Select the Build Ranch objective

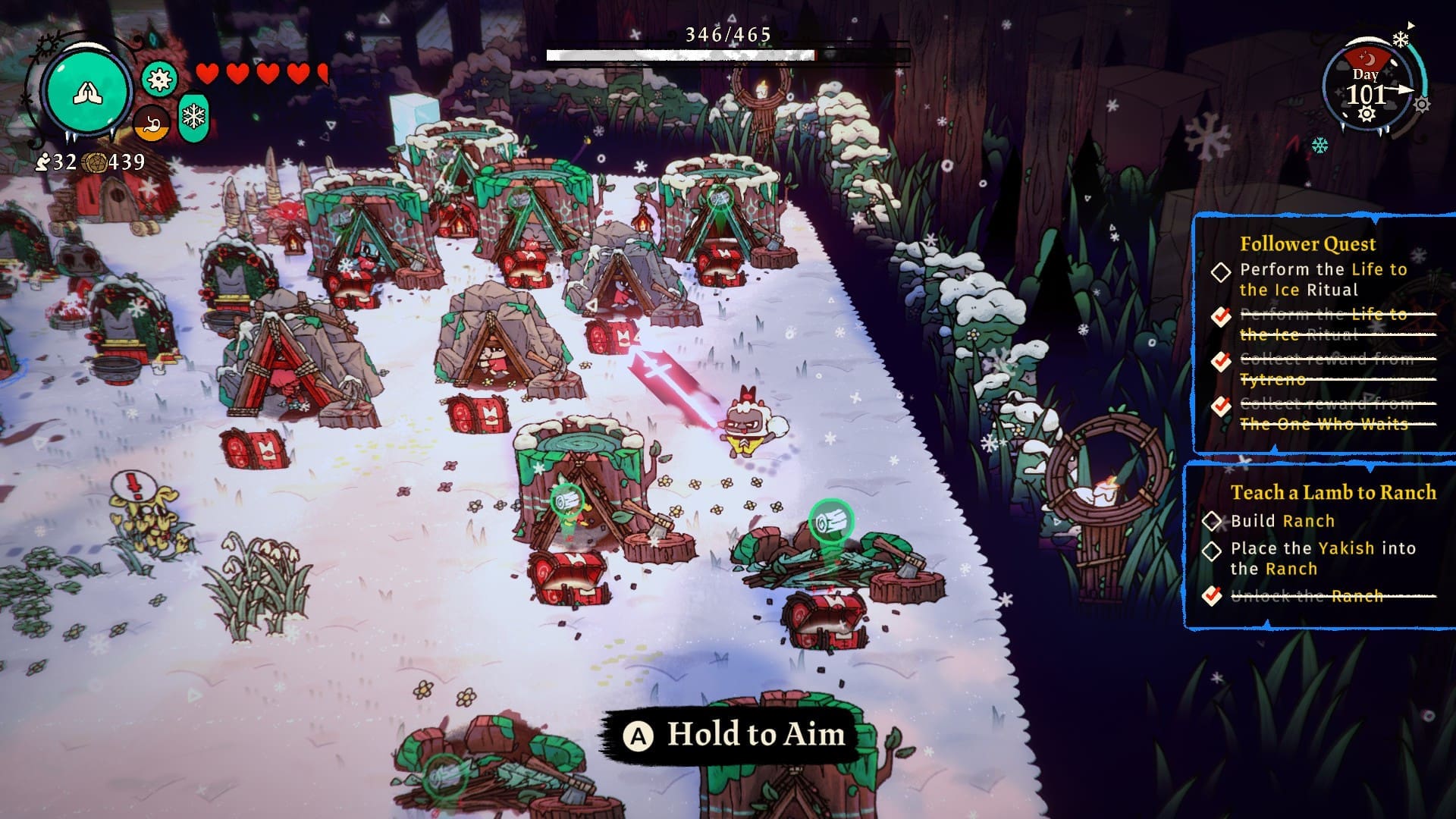point(1282,521)
